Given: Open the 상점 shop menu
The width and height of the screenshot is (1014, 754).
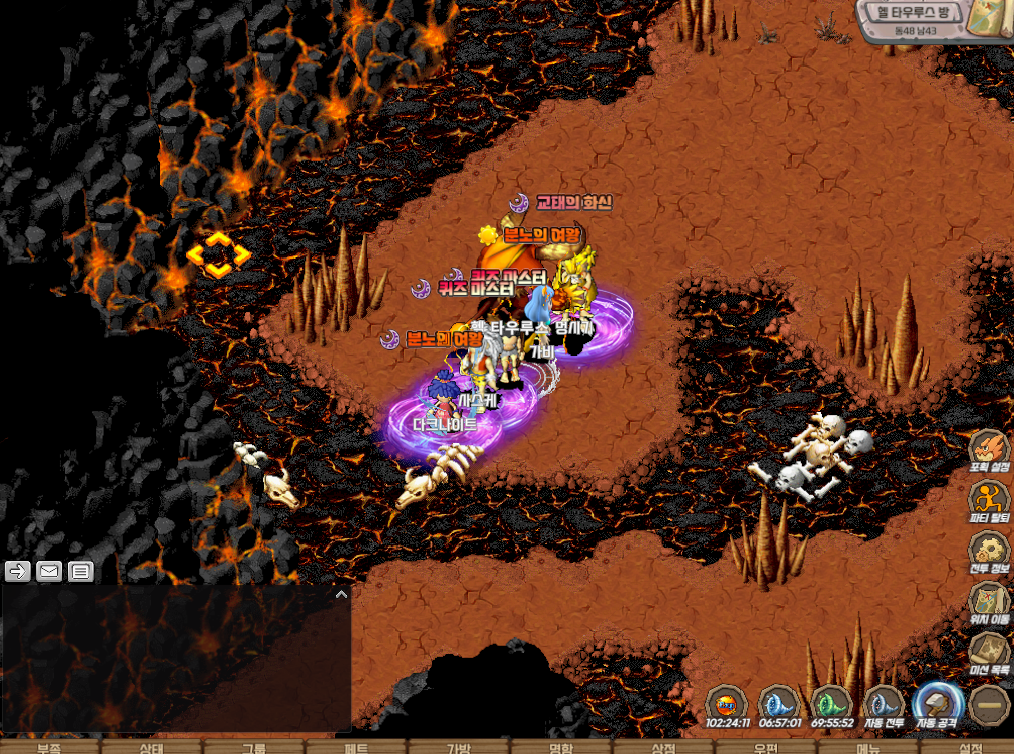Looking at the screenshot, I should point(664,747).
